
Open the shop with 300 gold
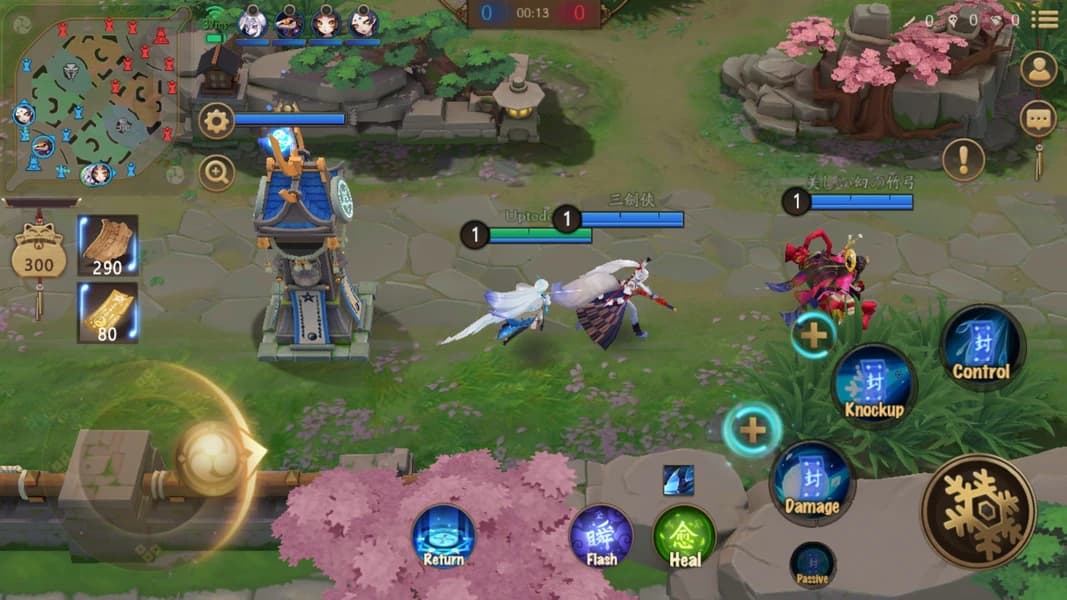pyautogui.click(x=39, y=258)
